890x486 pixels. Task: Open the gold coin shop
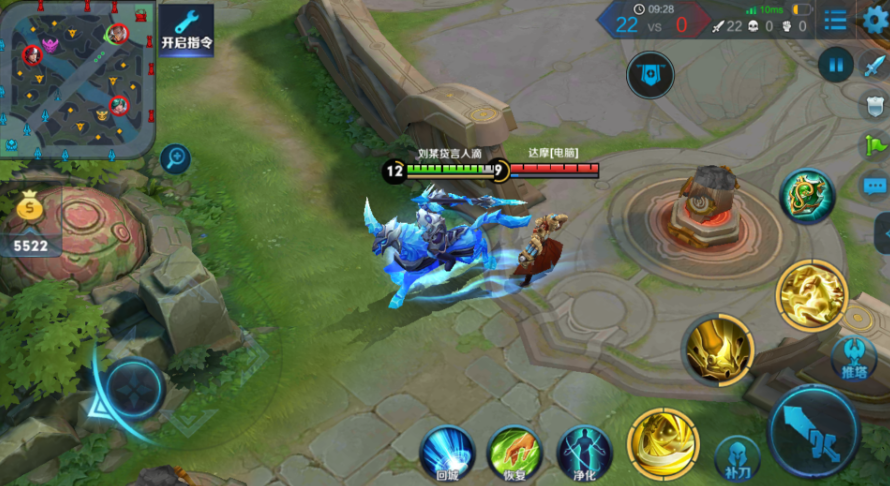point(29,212)
